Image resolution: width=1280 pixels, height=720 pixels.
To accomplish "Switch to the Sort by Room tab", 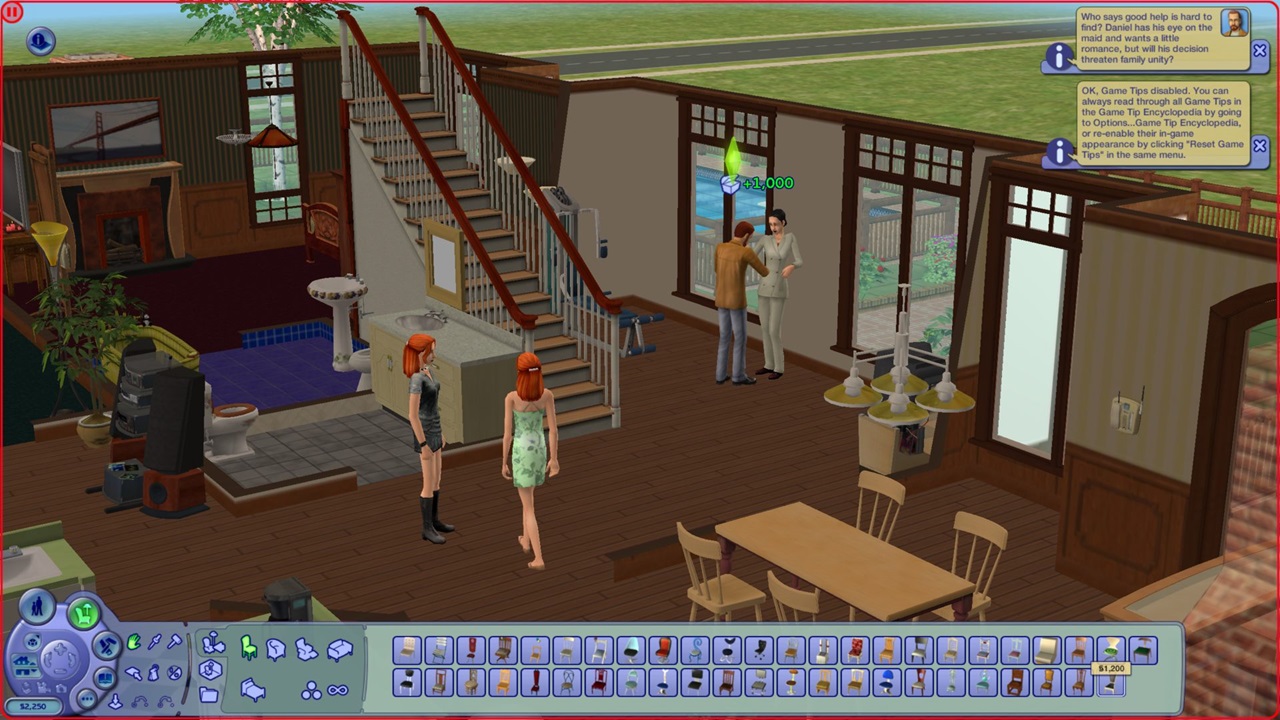I will 210,666.
